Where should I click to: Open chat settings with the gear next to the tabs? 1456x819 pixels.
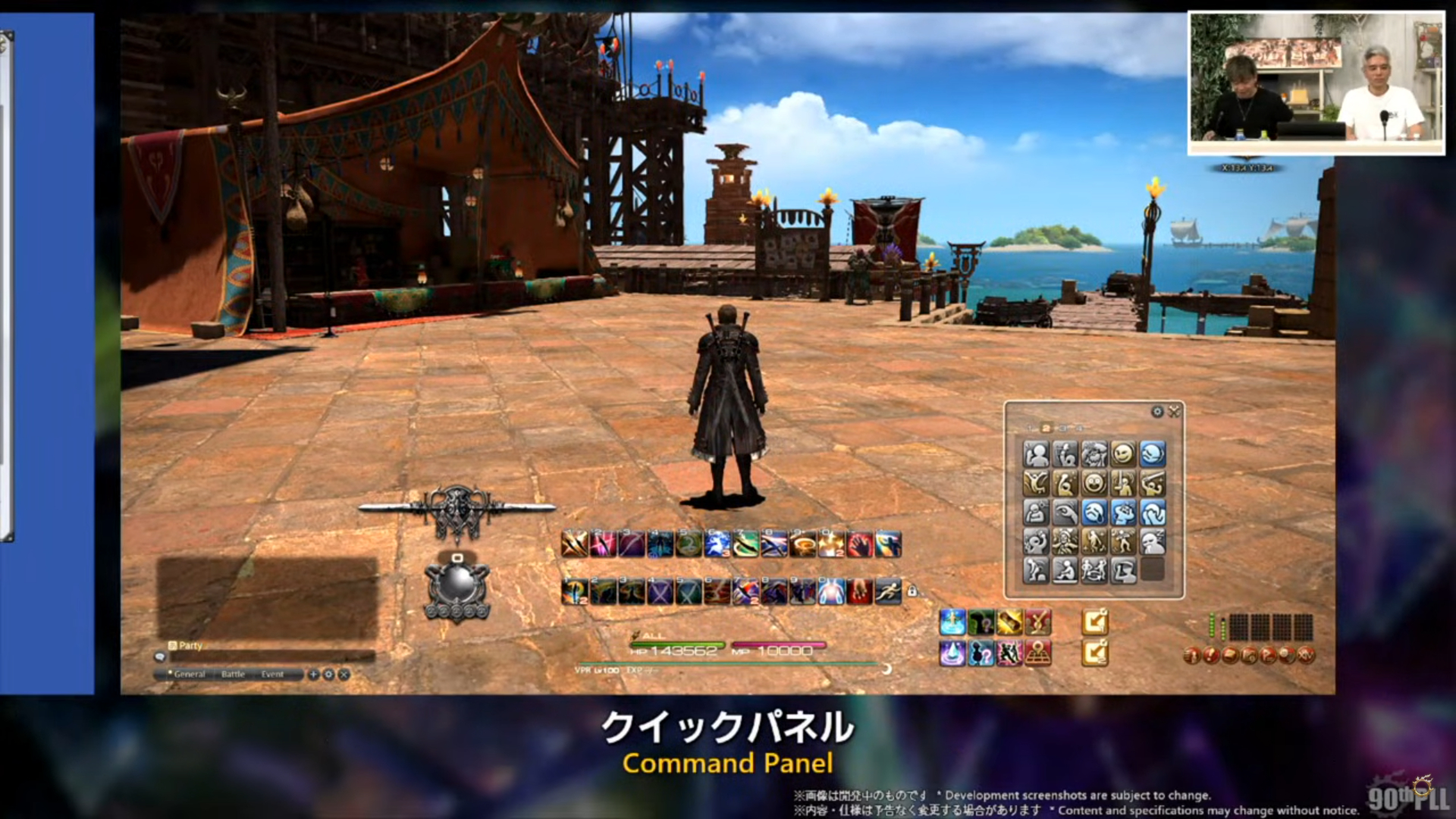pyautogui.click(x=329, y=673)
